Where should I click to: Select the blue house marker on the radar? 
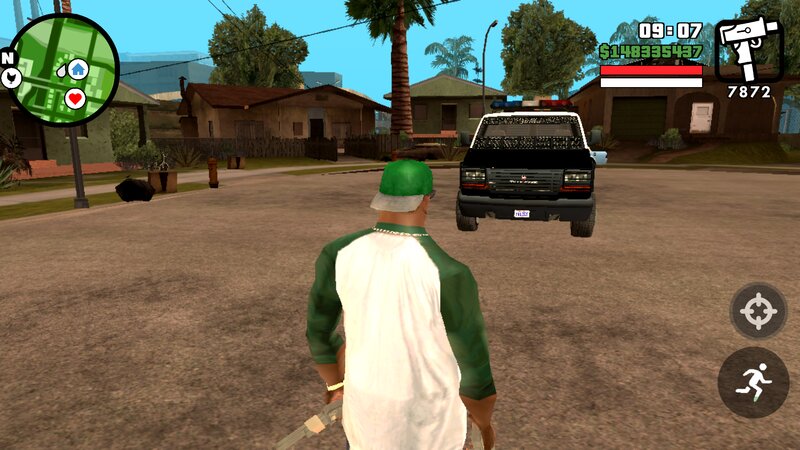pos(78,69)
